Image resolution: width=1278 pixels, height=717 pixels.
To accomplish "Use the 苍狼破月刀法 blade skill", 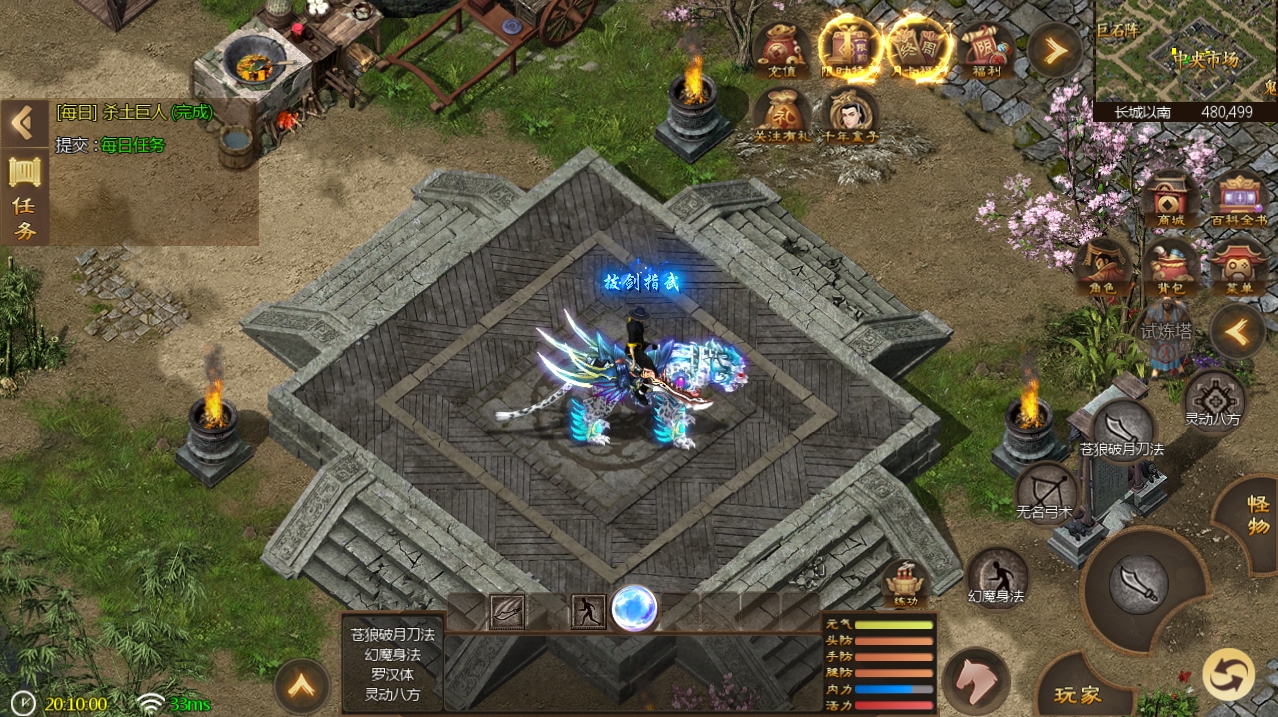I will (1122, 428).
